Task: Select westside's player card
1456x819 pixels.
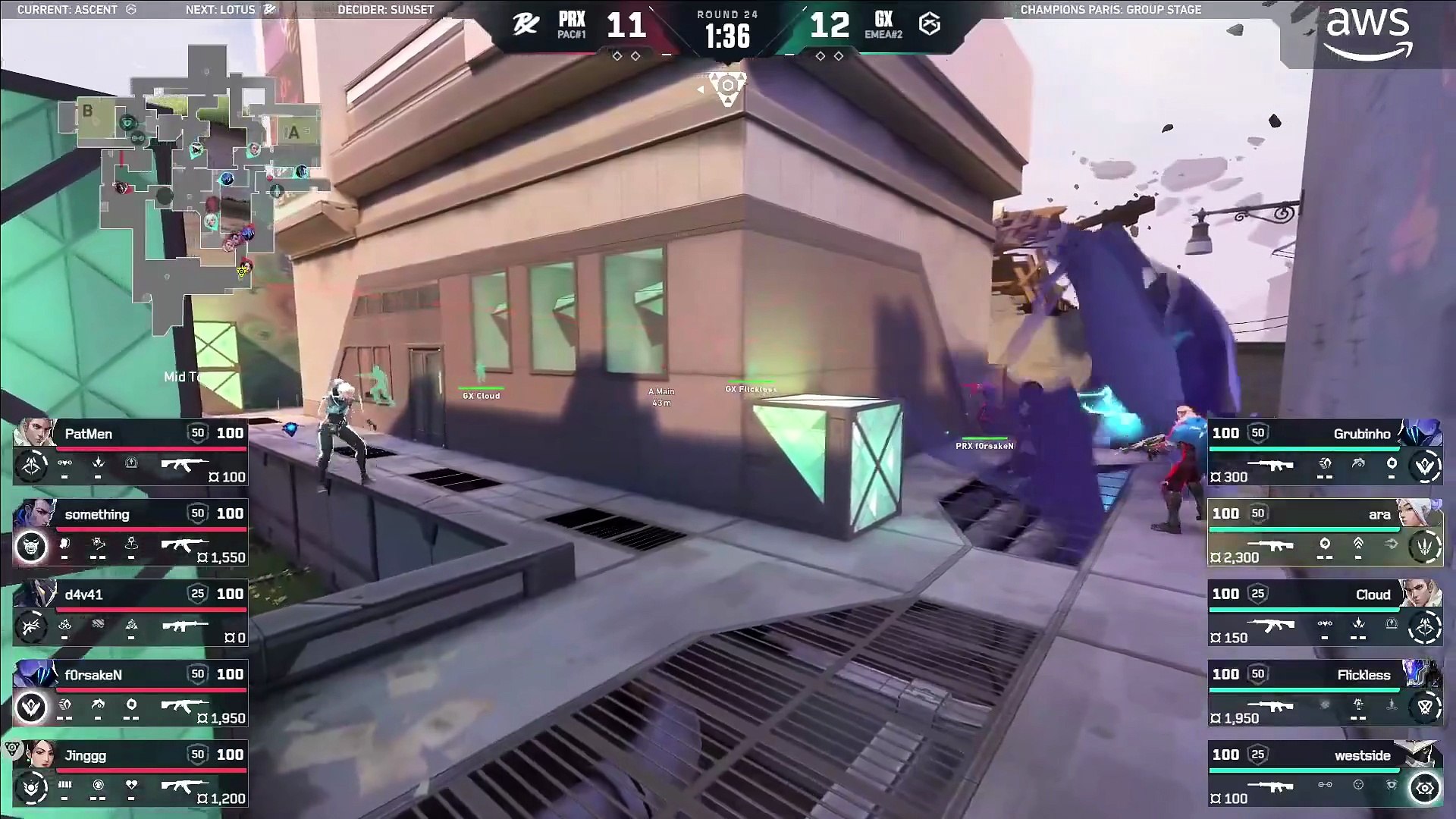Action: point(1324,773)
